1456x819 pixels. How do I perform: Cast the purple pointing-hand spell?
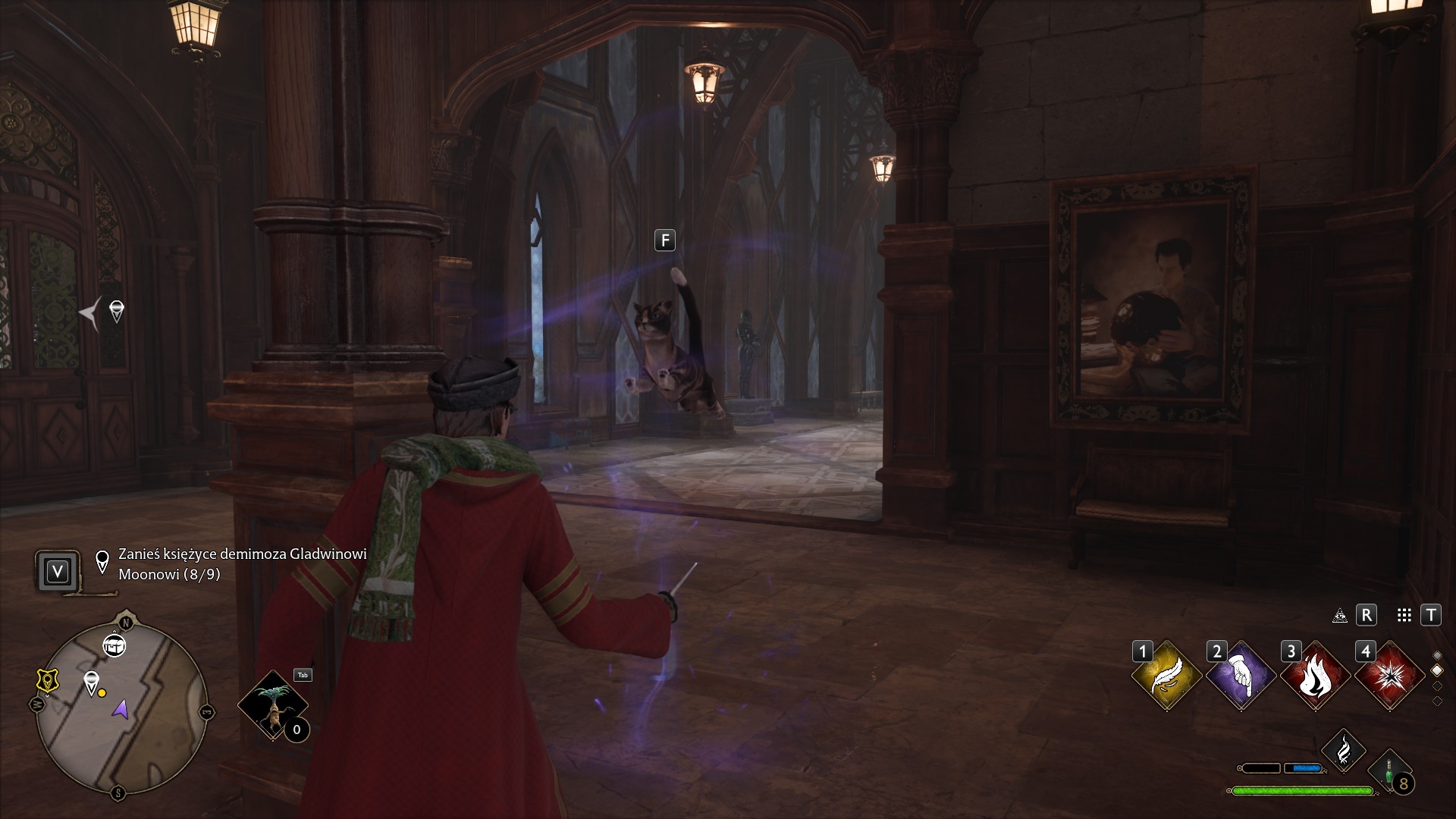coord(1241,676)
